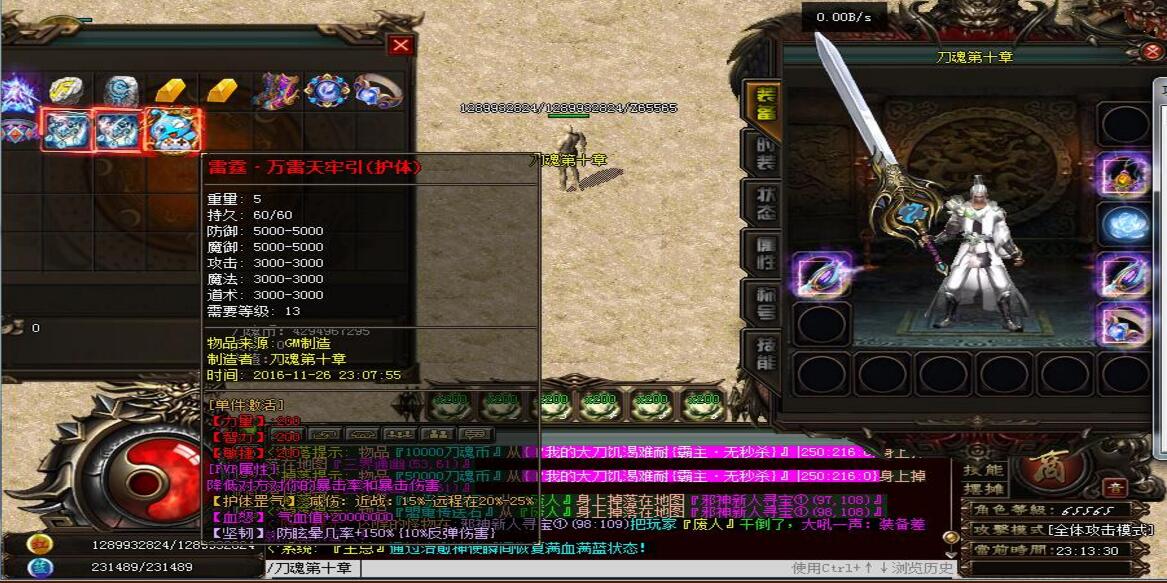Select the blue cartoon creature item in bag
The width and height of the screenshot is (1167, 583).
173,131
